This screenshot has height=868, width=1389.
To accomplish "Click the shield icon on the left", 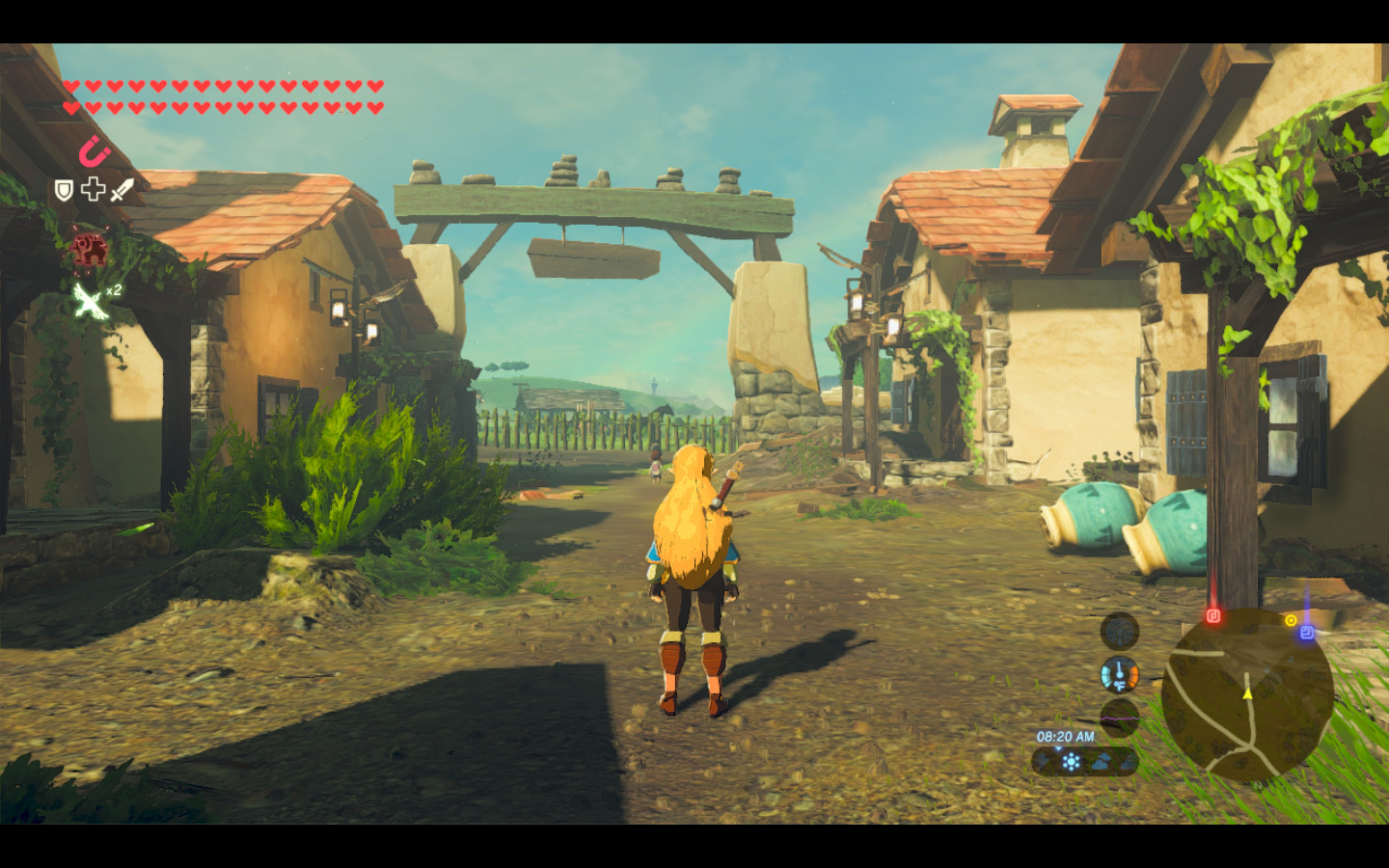I will [64, 190].
